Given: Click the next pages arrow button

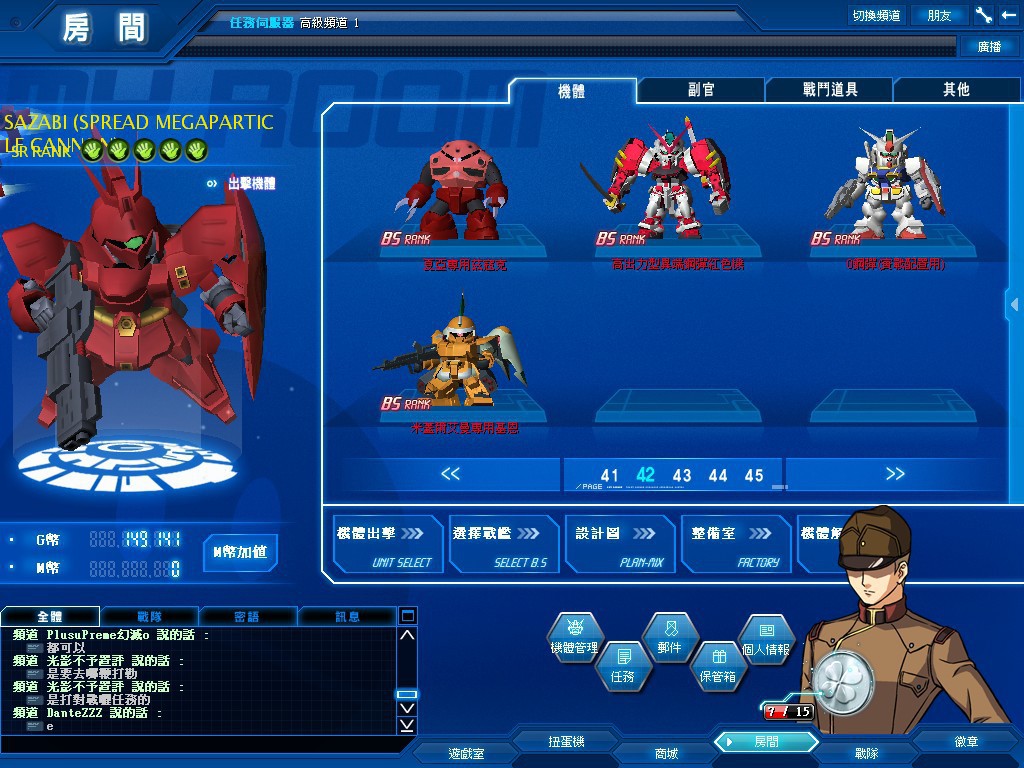Looking at the screenshot, I should click(894, 474).
